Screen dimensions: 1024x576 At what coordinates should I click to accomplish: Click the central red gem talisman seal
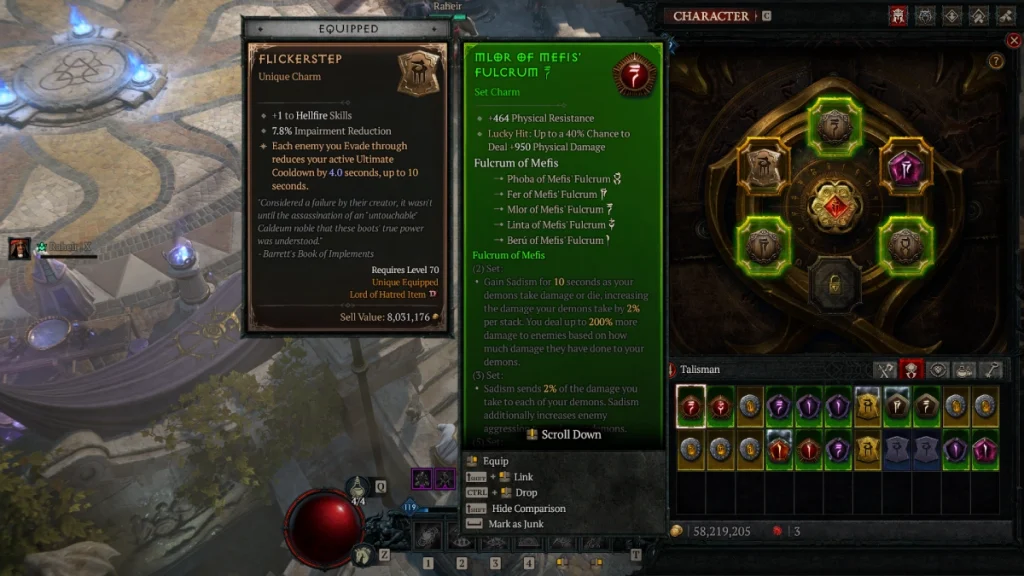[835, 204]
